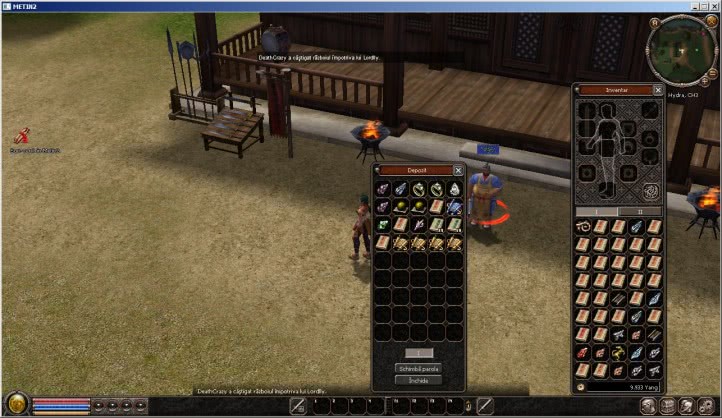Click the Depozit window title bar
The width and height of the screenshot is (722, 418).
coord(414,171)
